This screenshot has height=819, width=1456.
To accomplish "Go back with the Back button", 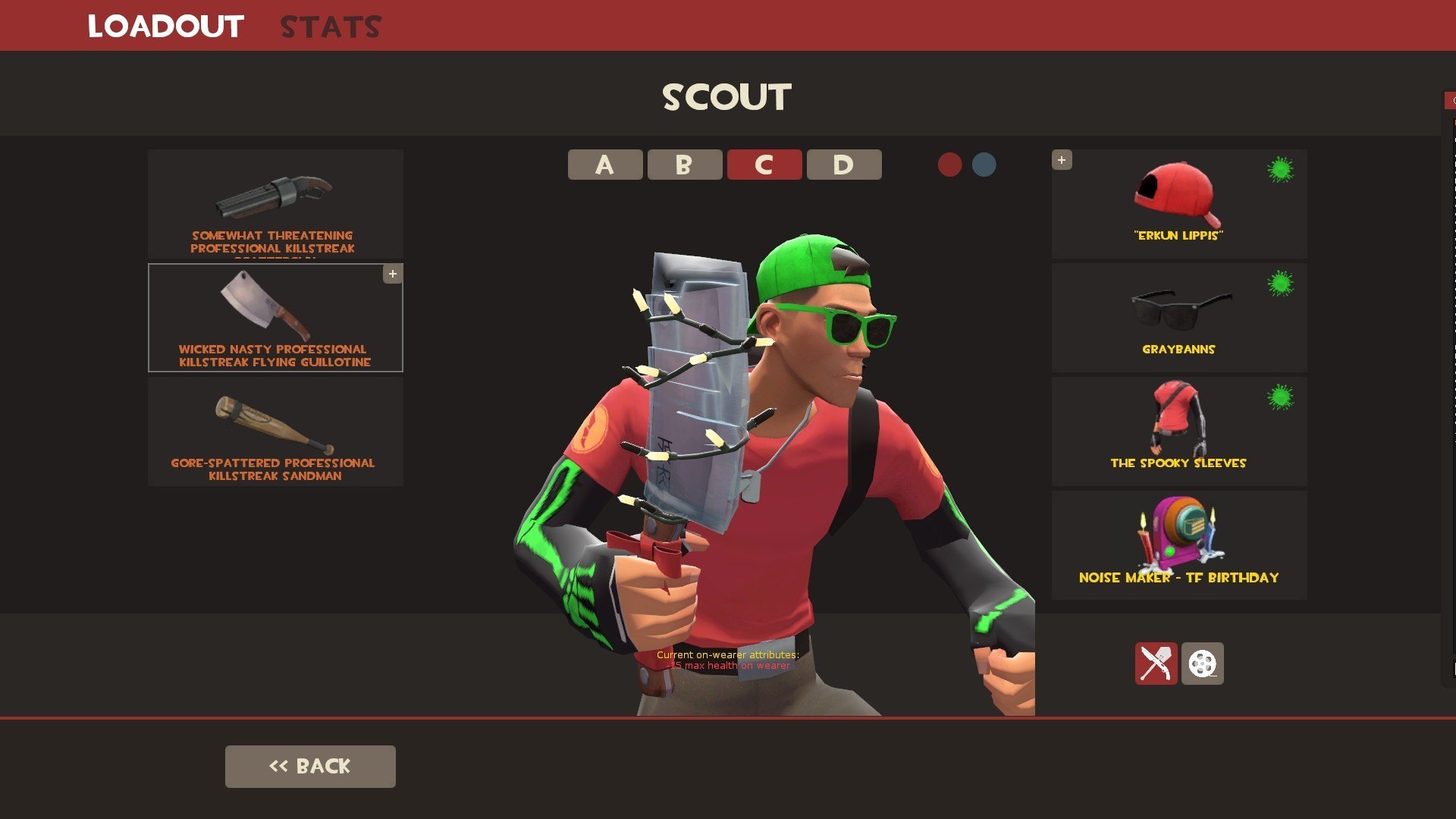I will [x=310, y=766].
